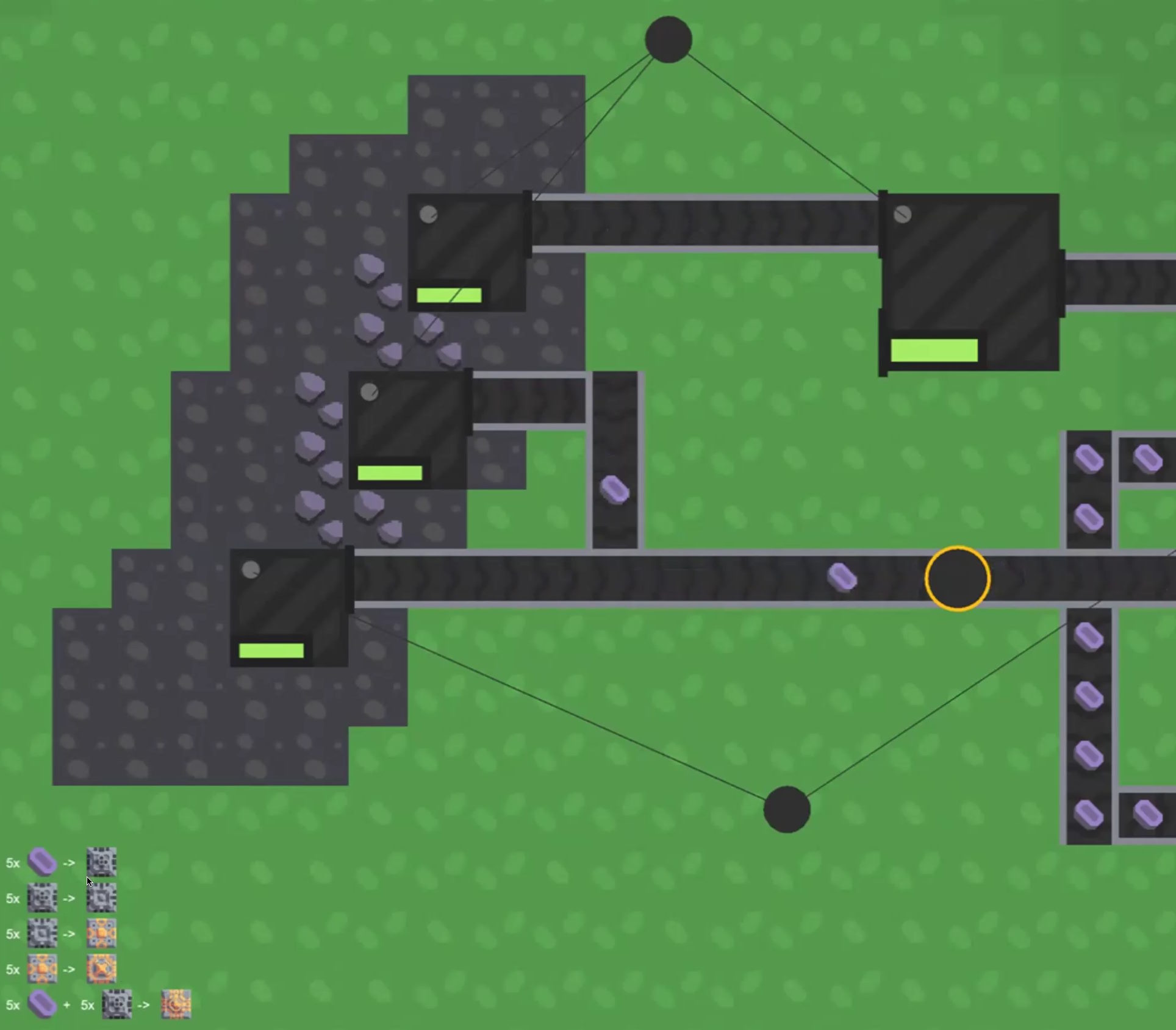Viewport: 1176px width, 1030px height.
Task: Select the purple ingot in the top recipe
Action: pyautogui.click(x=42, y=862)
